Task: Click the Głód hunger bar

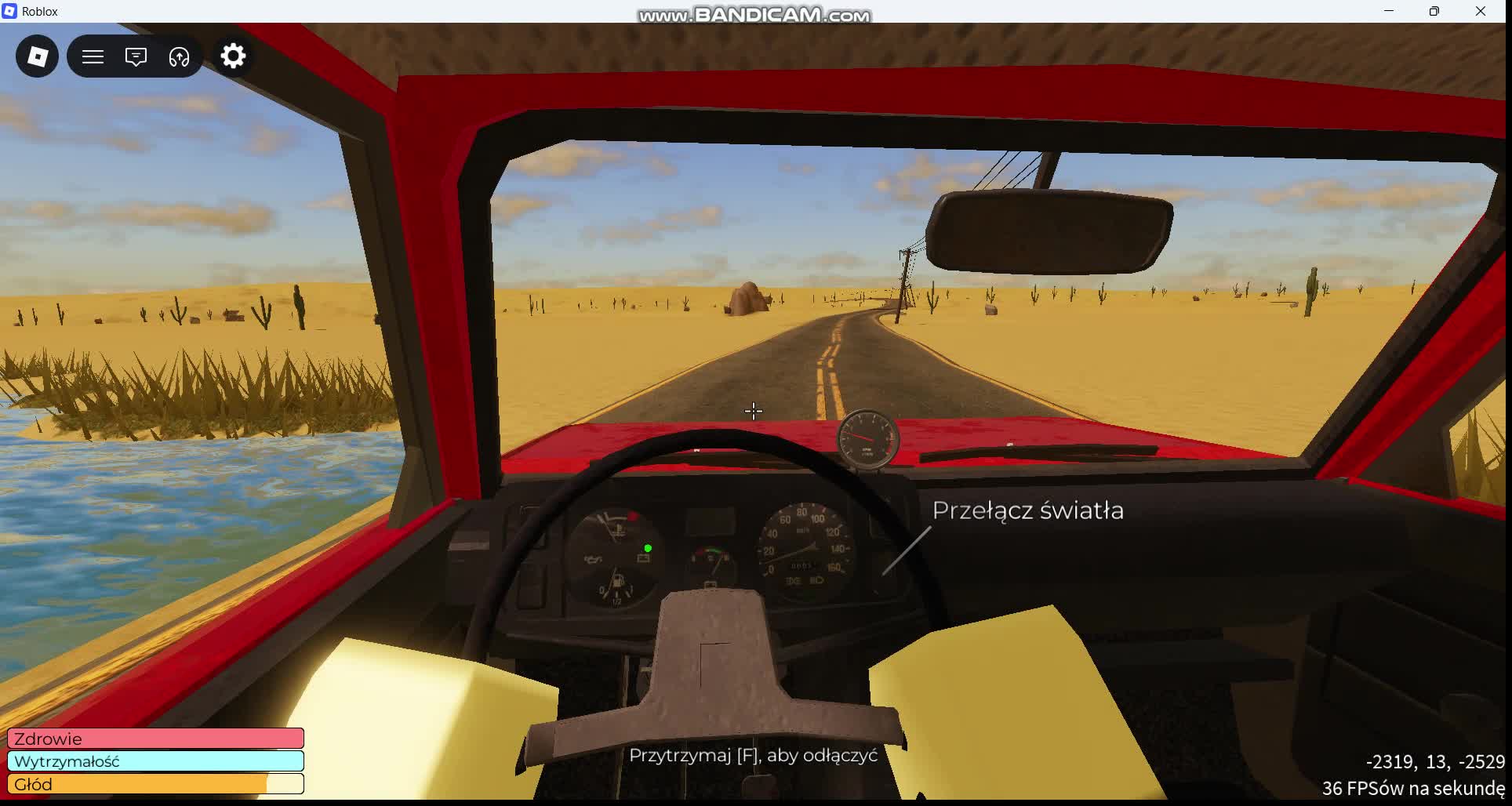Action: [154, 783]
